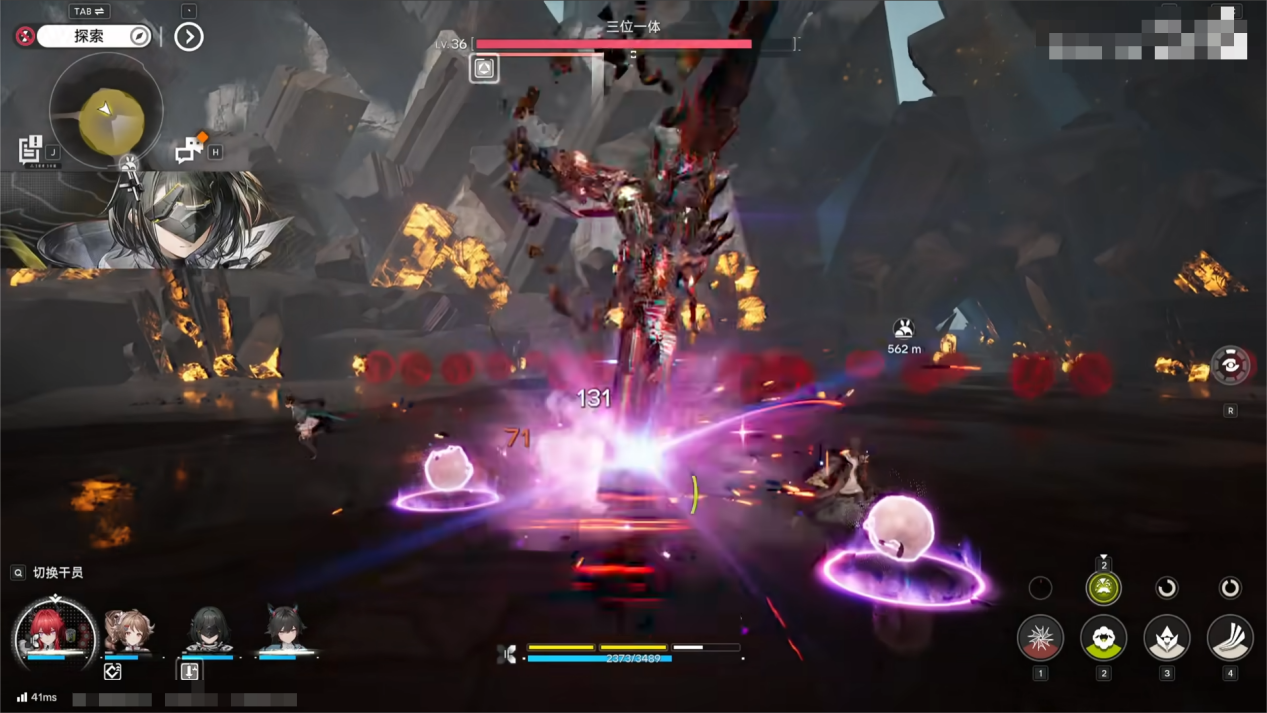This screenshot has width=1267, height=713.
Task: Select the masked black-haired operator portrait
Action: [208, 632]
